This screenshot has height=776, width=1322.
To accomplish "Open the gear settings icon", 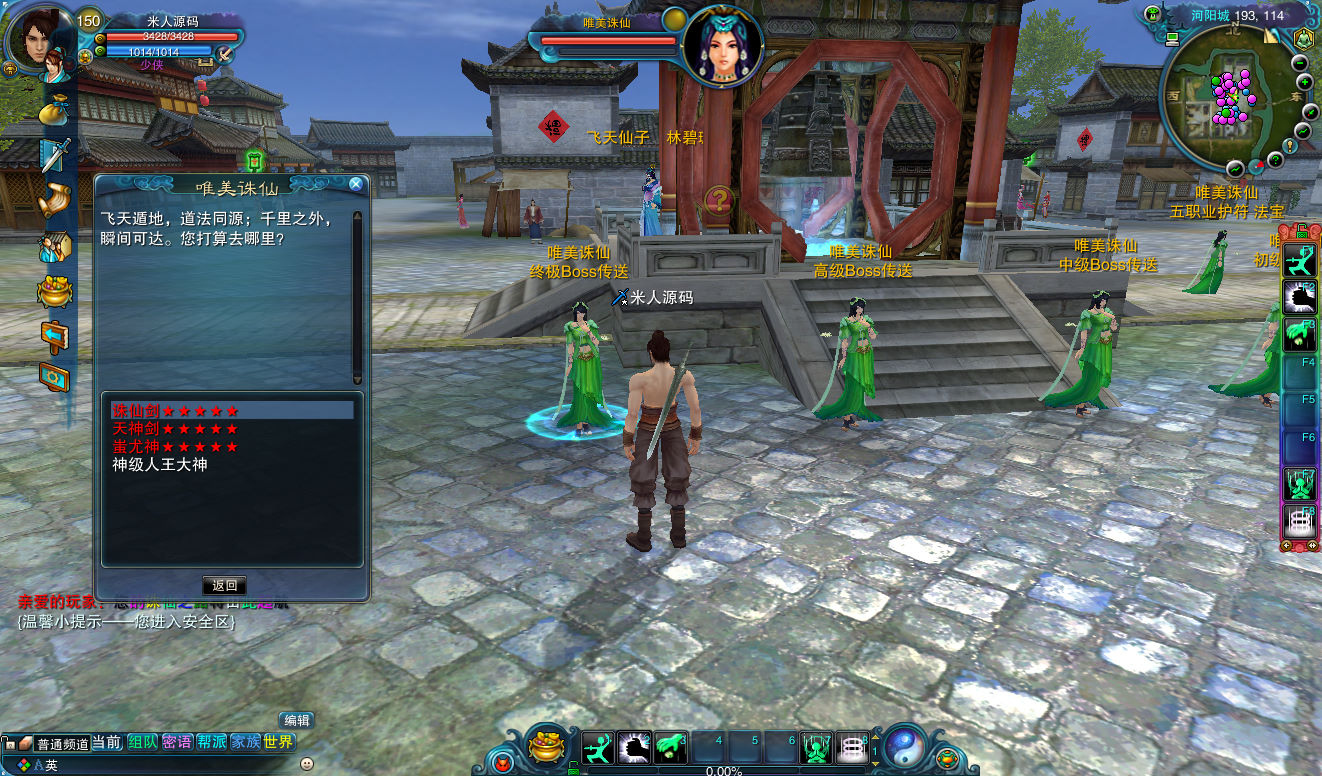I will point(55,376).
